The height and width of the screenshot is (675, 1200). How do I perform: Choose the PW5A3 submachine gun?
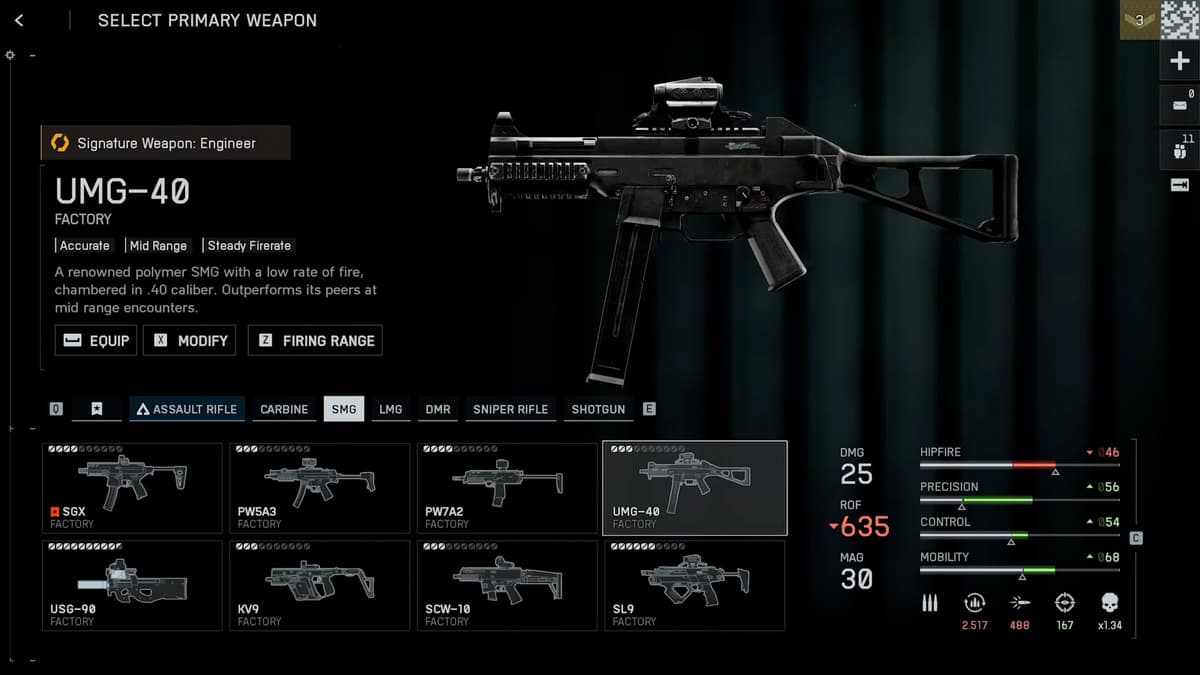[x=319, y=488]
